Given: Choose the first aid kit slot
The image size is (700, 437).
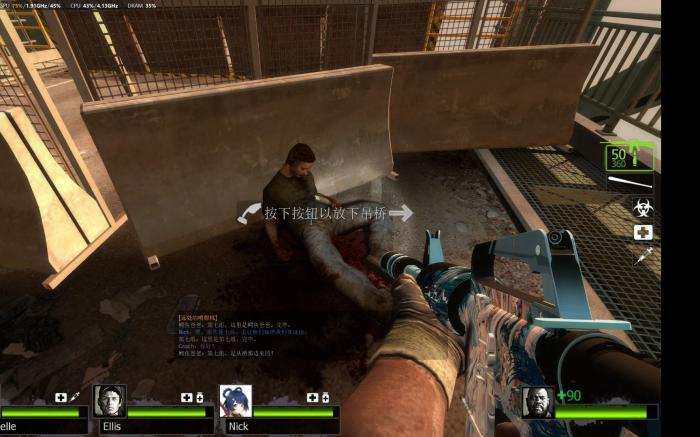Looking at the screenshot, I should click(643, 232).
